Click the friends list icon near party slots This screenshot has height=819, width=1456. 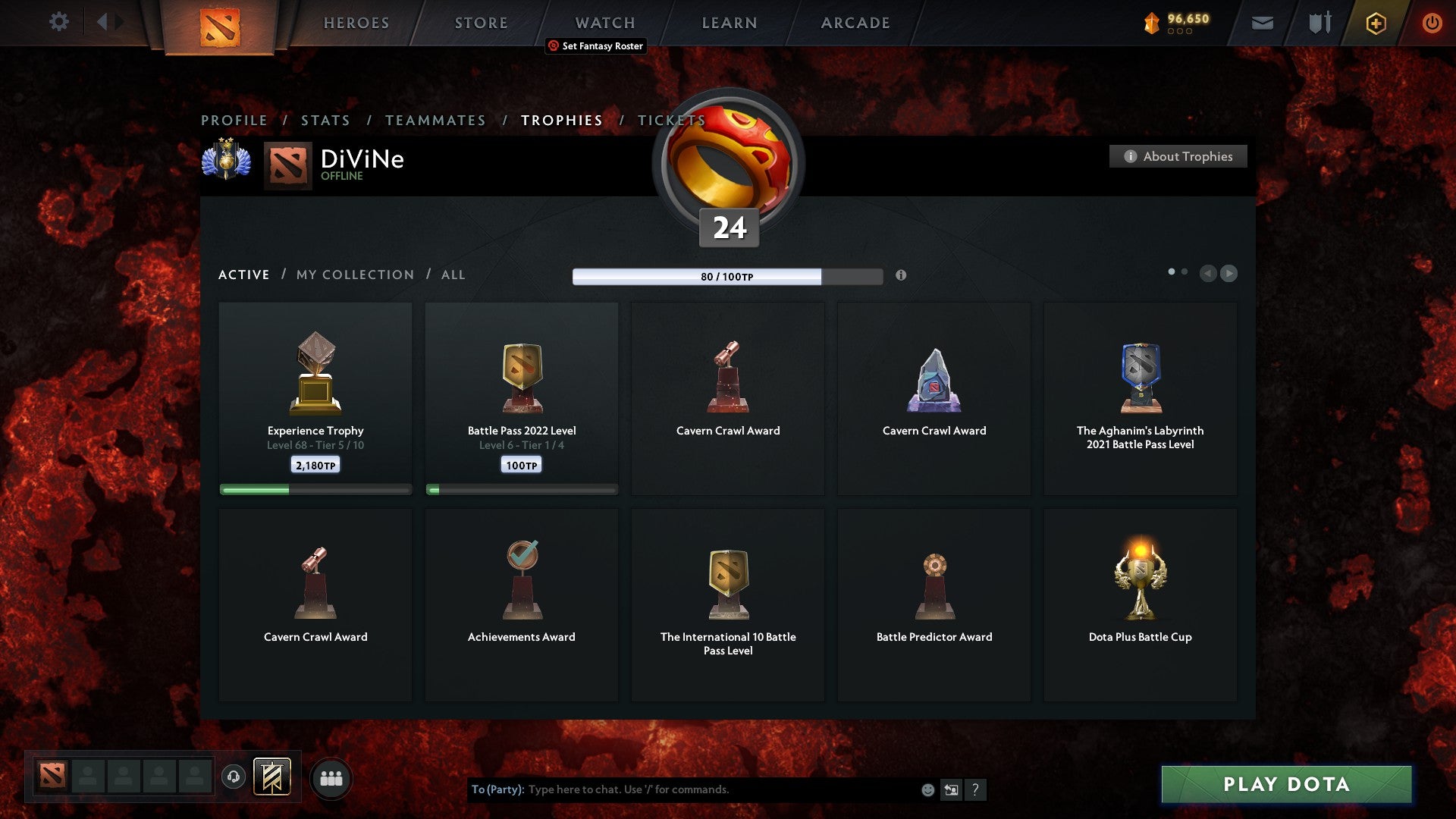[x=331, y=777]
